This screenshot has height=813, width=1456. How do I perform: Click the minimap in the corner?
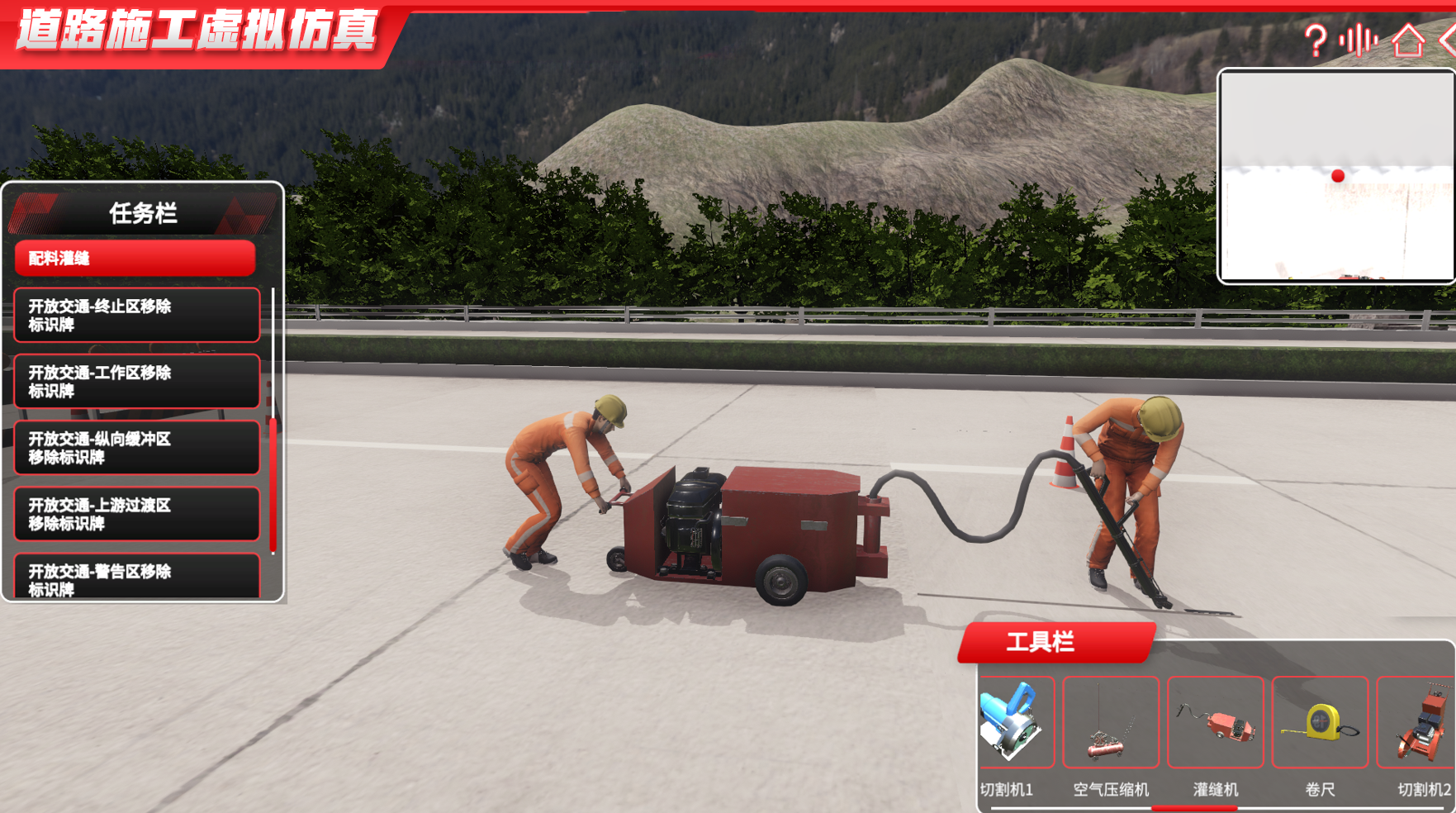tap(1336, 176)
